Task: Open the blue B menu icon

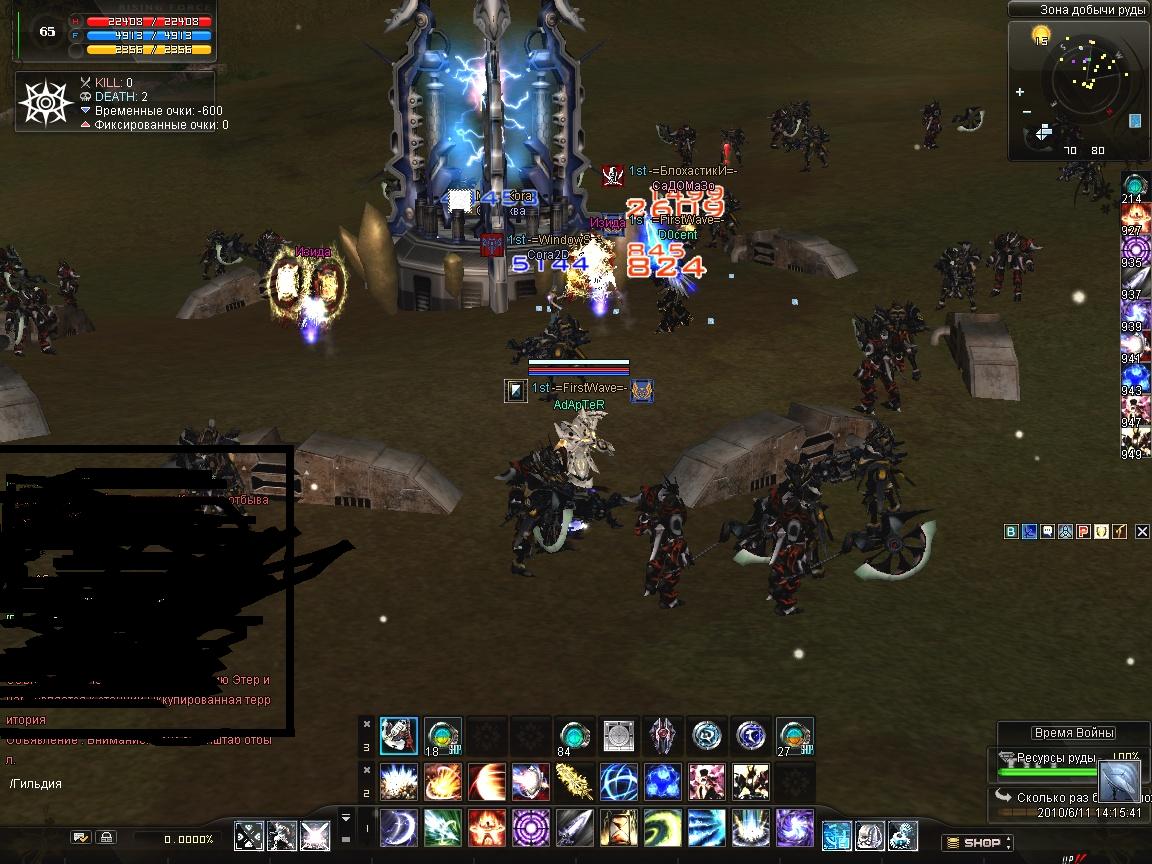Action: (1011, 532)
